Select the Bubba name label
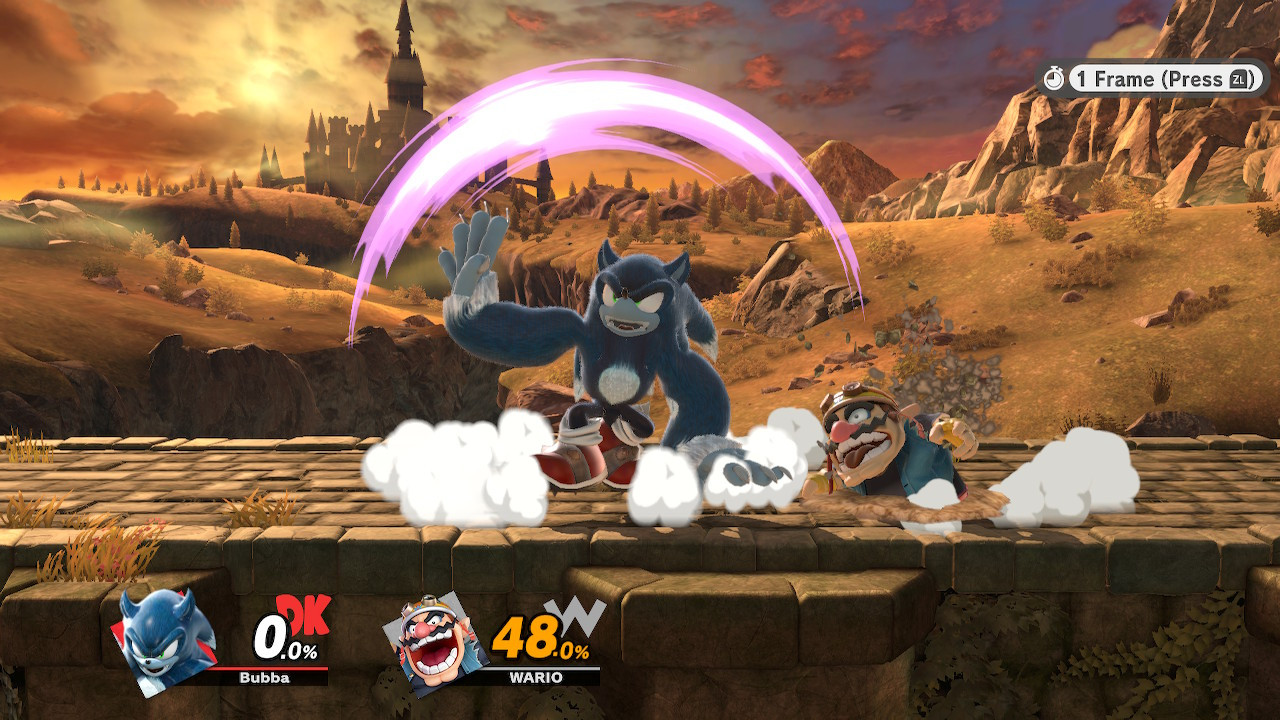 (265, 679)
